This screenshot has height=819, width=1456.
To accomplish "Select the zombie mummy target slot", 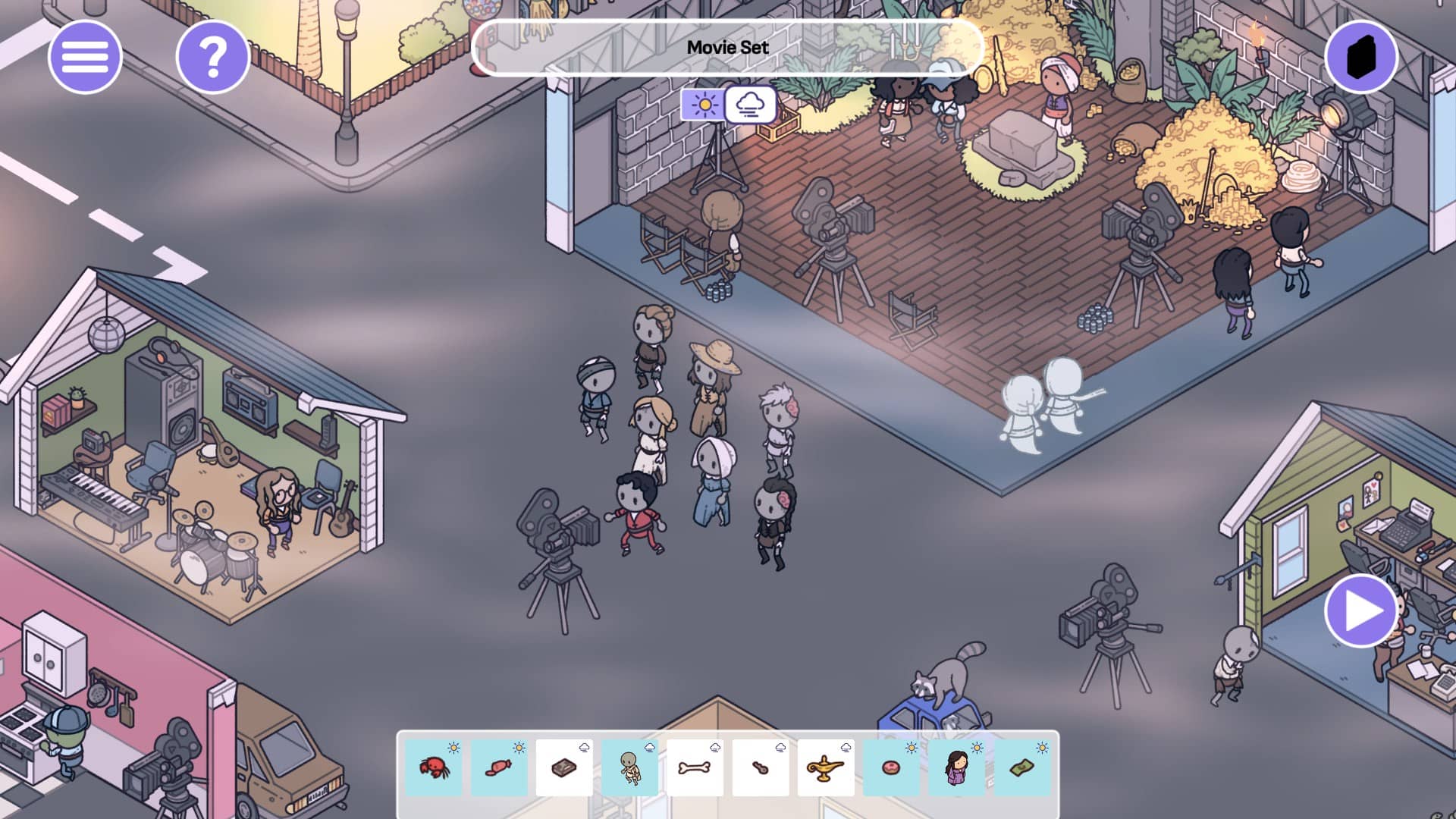I will coord(630,767).
